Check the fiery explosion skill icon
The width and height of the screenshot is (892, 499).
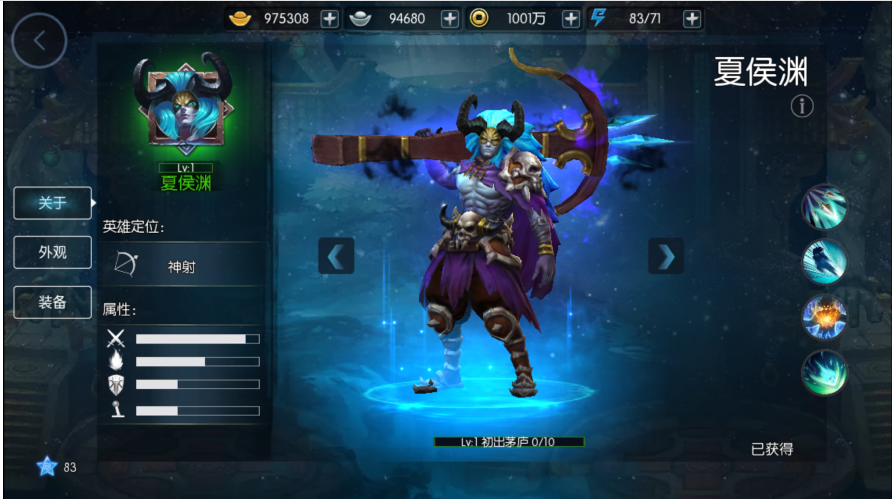click(x=824, y=317)
